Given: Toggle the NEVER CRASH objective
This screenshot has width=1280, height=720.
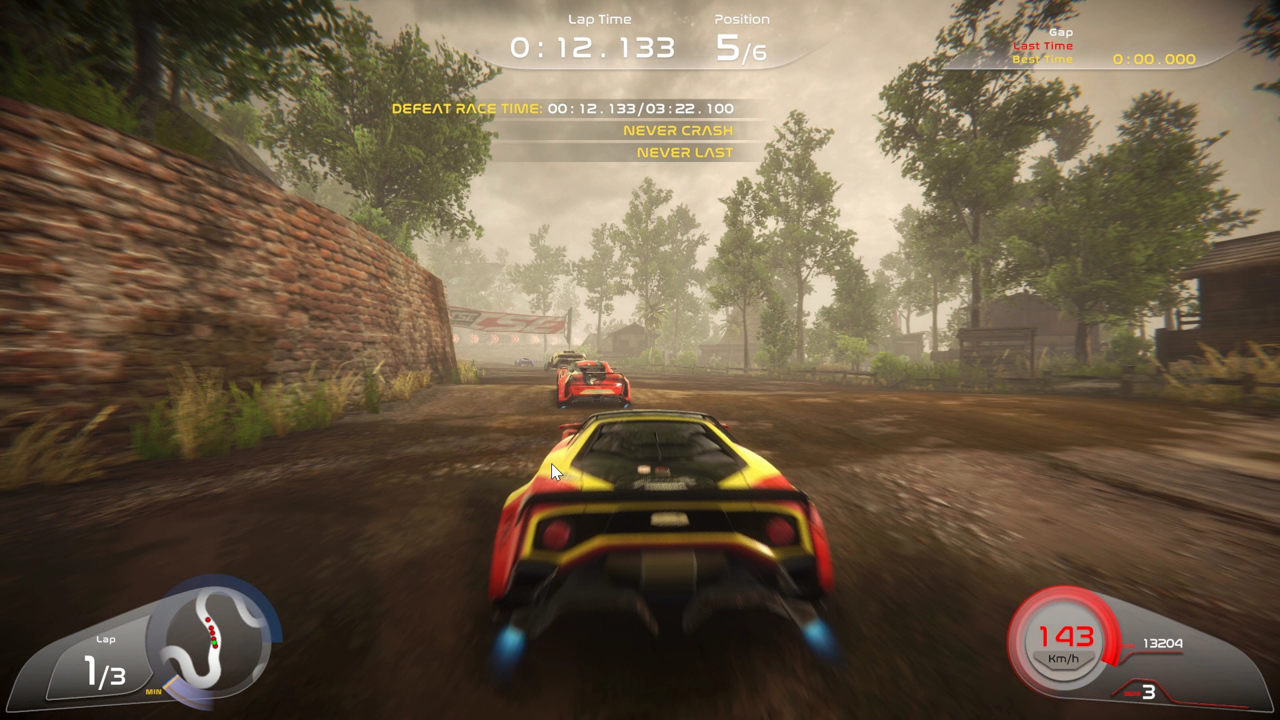Looking at the screenshot, I should click(x=678, y=130).
